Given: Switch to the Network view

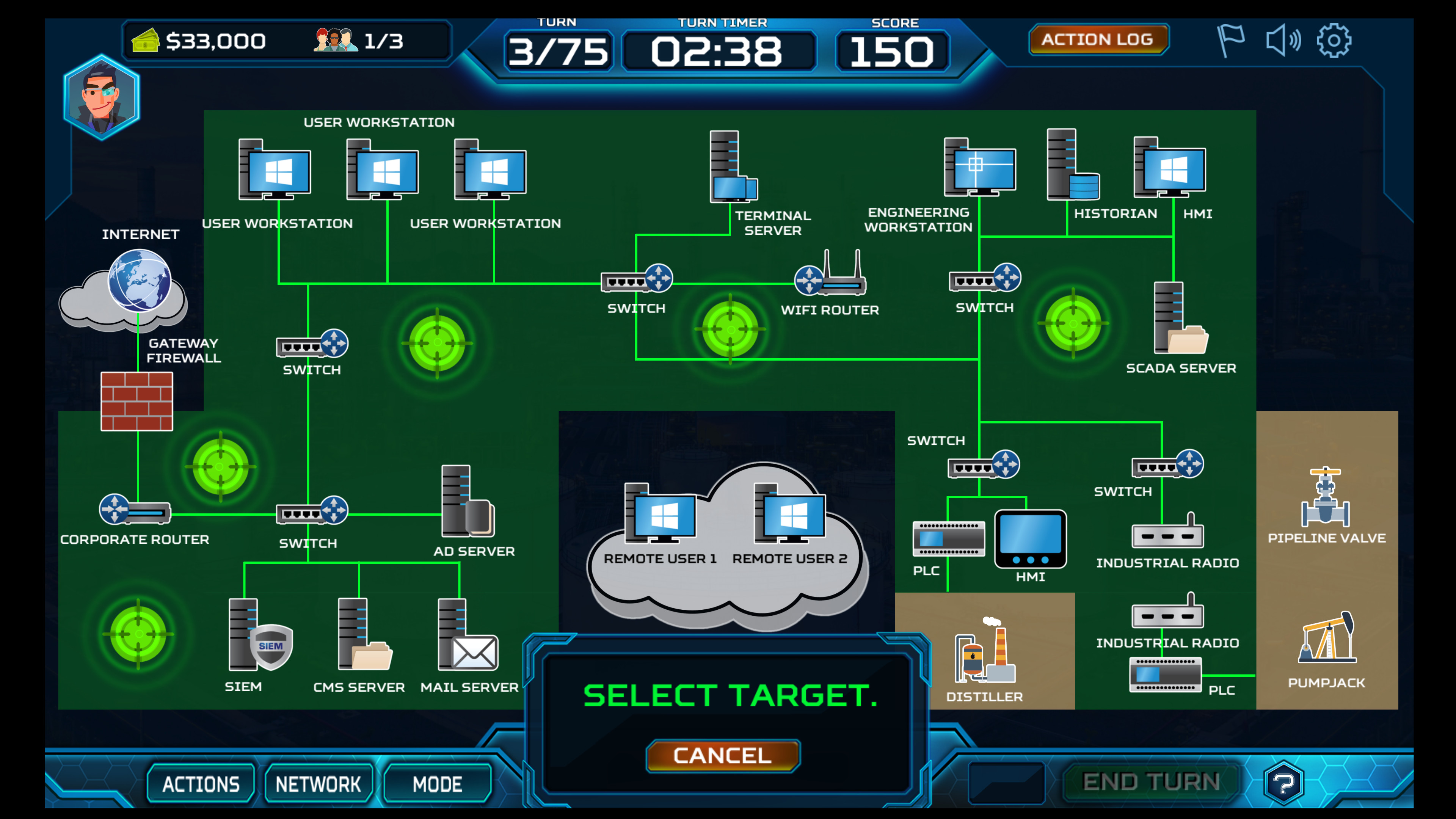Looking at the screenshot, I should click(x=318, y=784).
